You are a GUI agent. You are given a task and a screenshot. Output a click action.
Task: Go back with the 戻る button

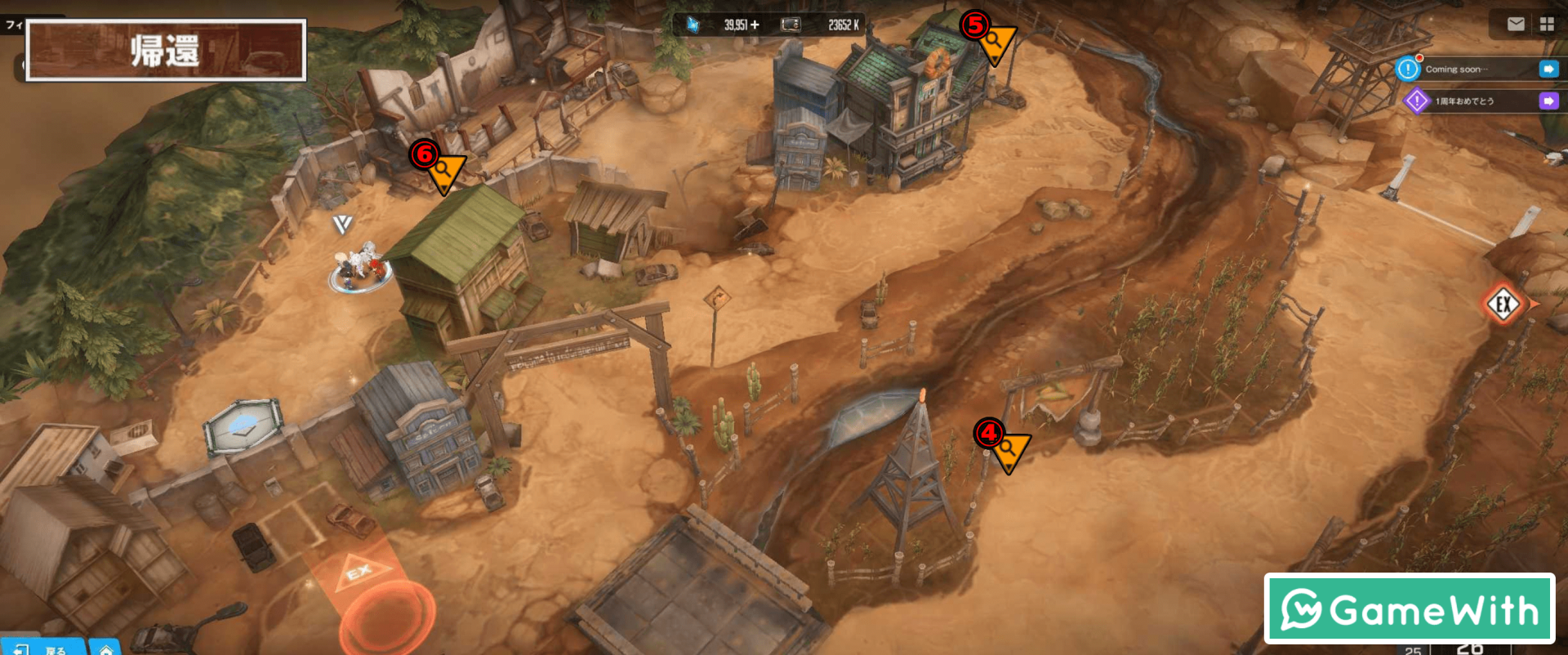pos(45,649)
